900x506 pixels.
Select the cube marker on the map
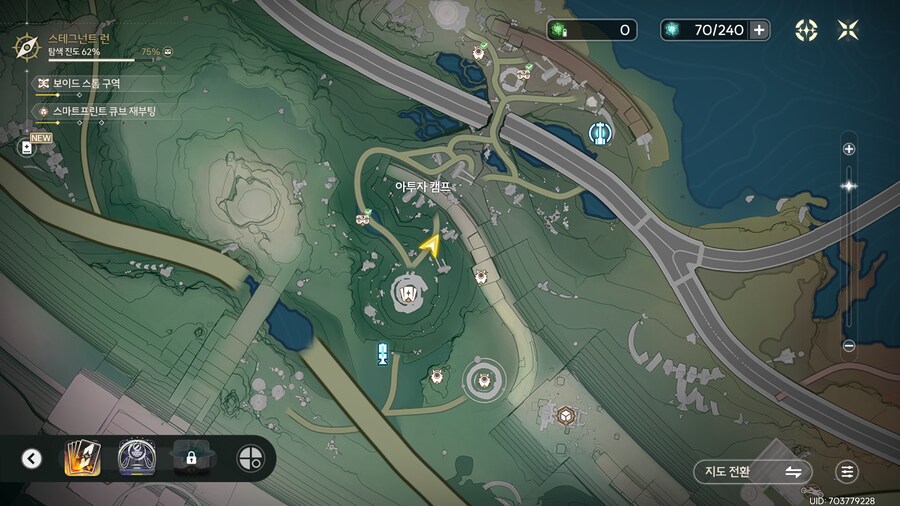[566, 415]
